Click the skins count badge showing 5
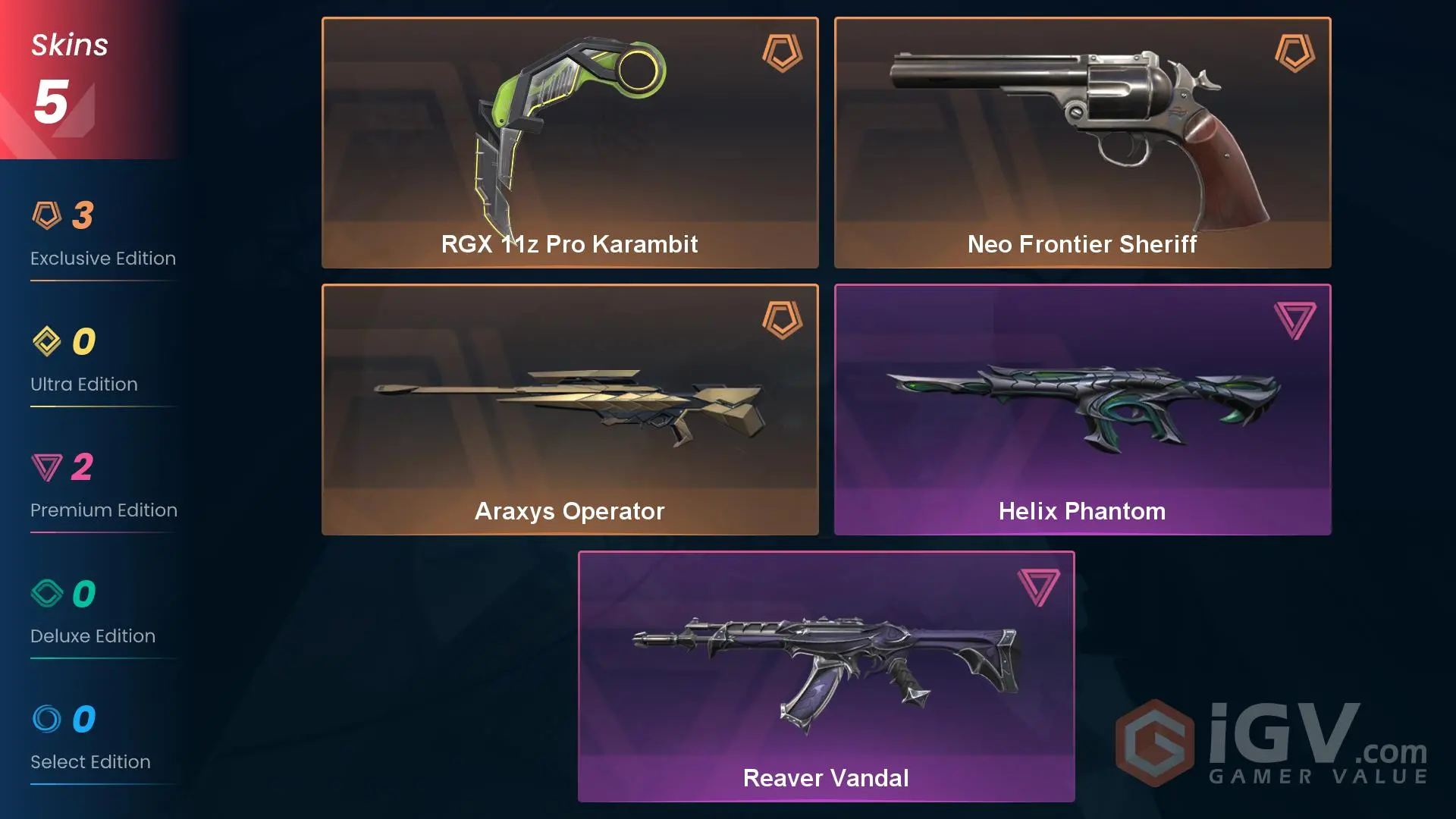 52,102
